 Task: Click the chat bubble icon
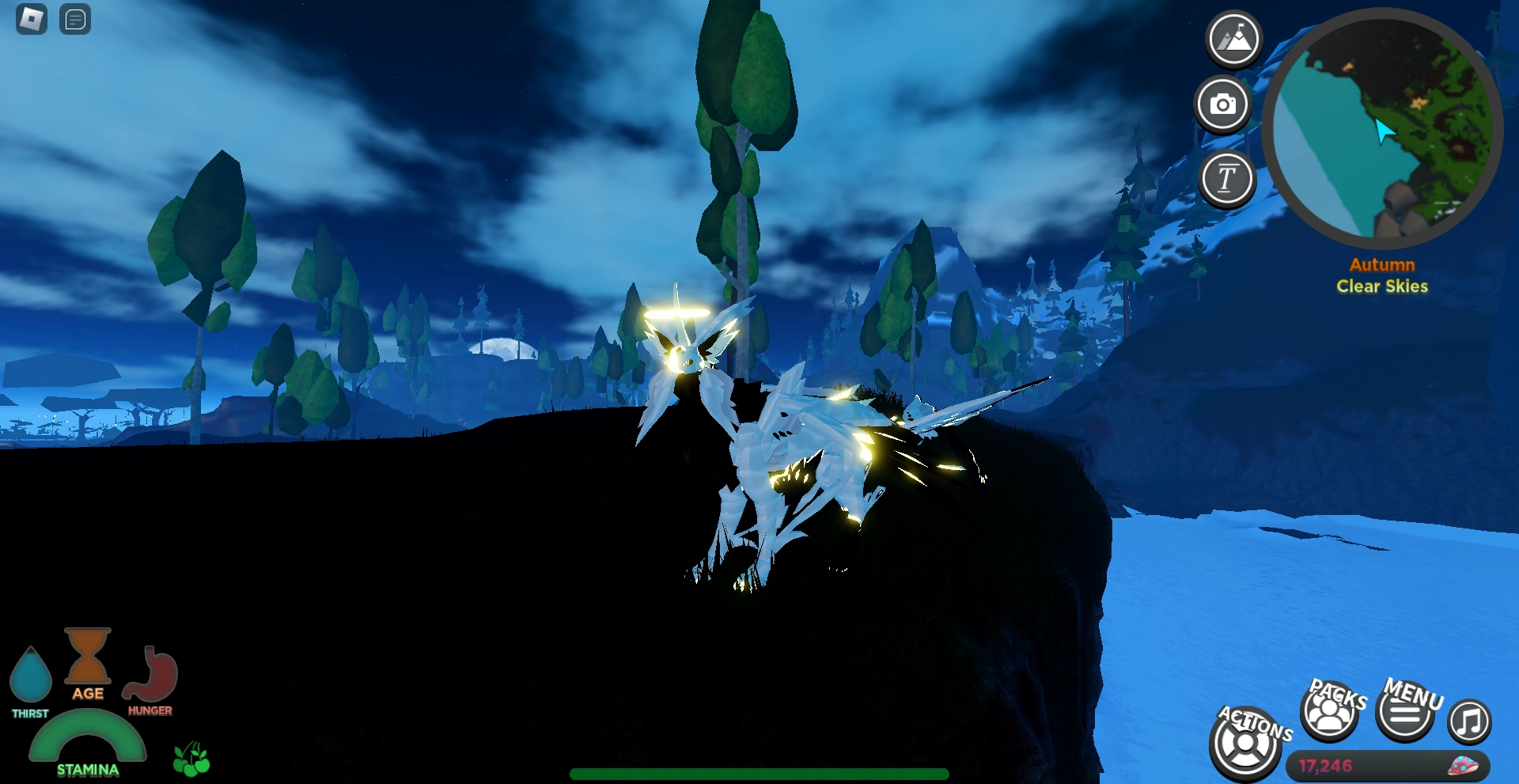[75, 20]
